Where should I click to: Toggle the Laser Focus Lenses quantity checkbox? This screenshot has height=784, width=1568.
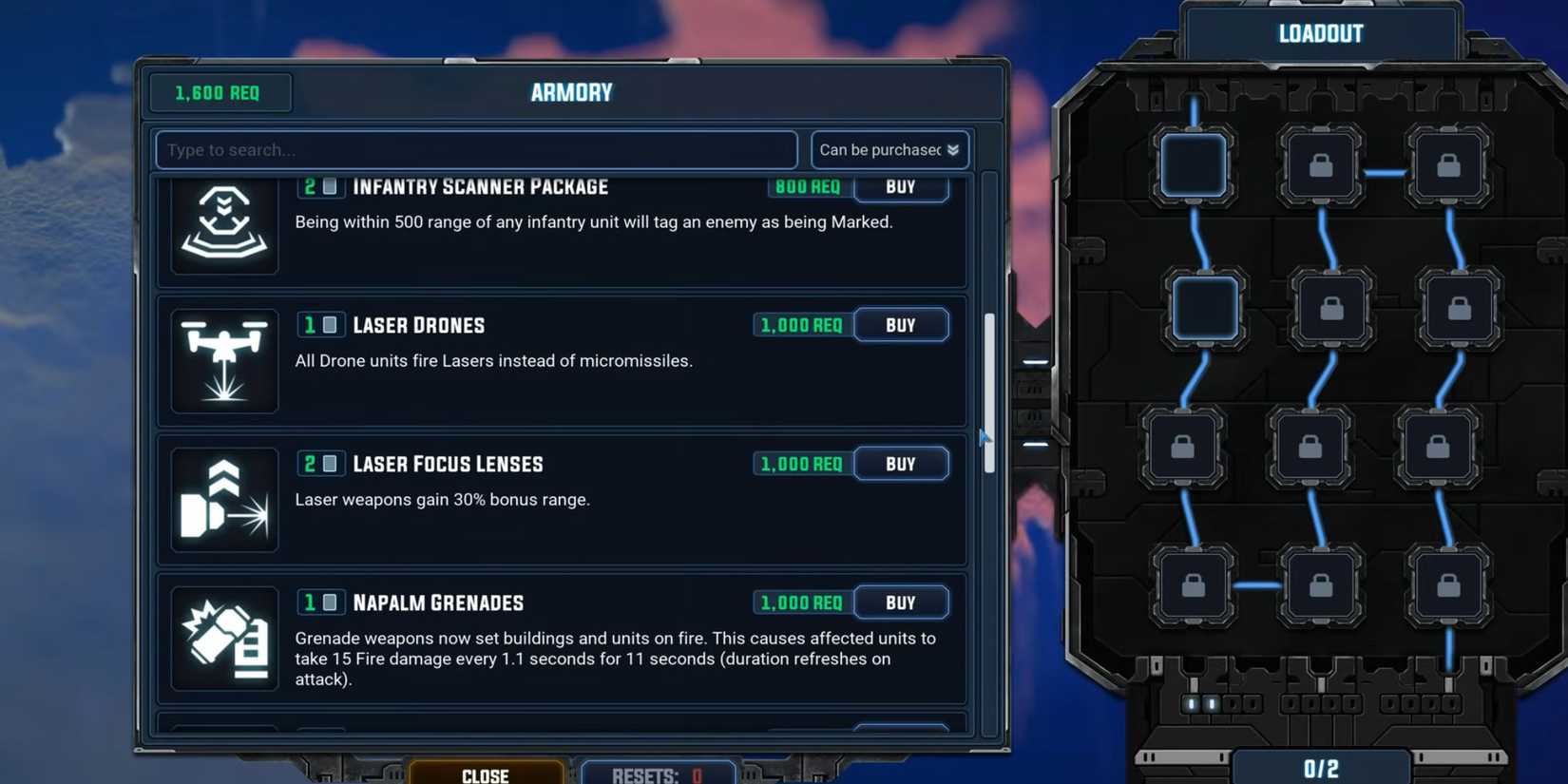click(329, 463)
